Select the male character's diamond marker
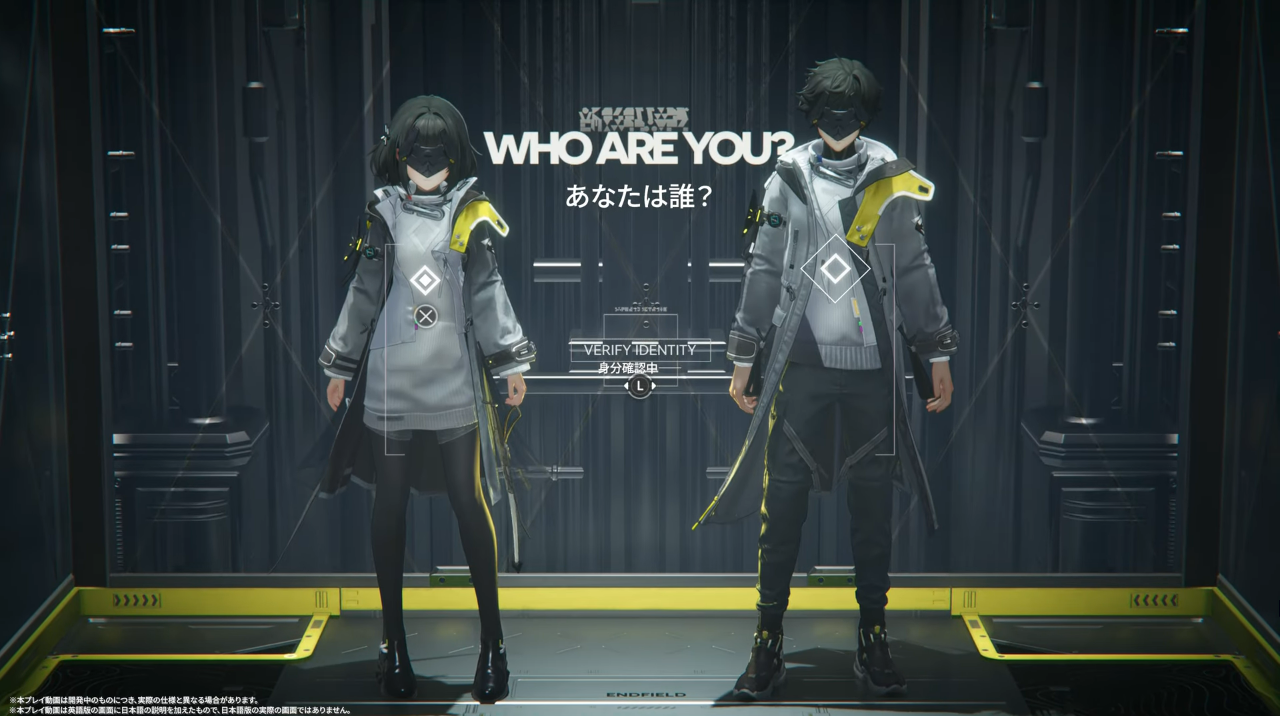 [834, 268]
